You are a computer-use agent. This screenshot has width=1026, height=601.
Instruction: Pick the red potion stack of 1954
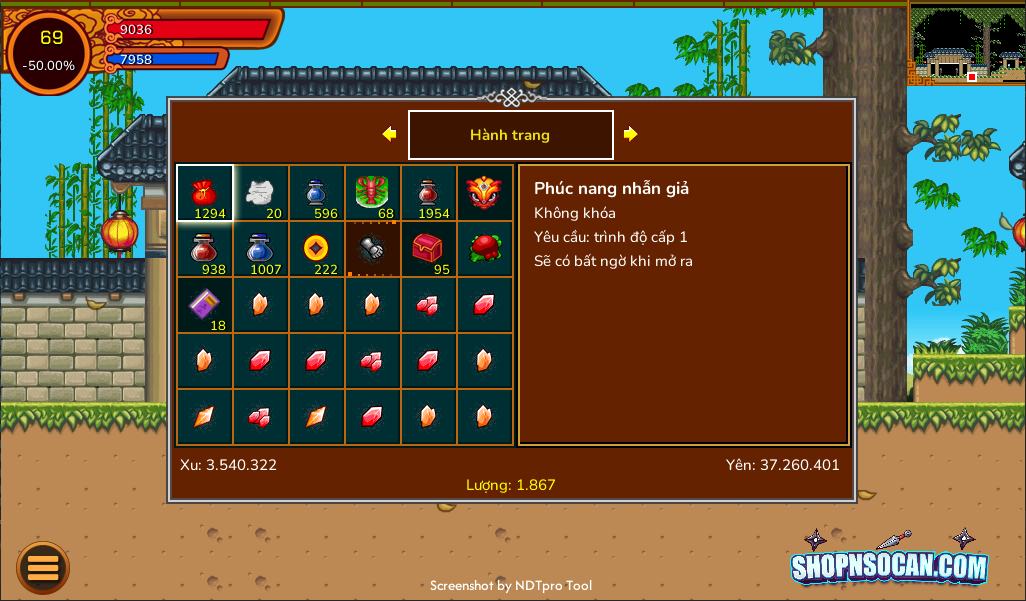coord(429,193)
